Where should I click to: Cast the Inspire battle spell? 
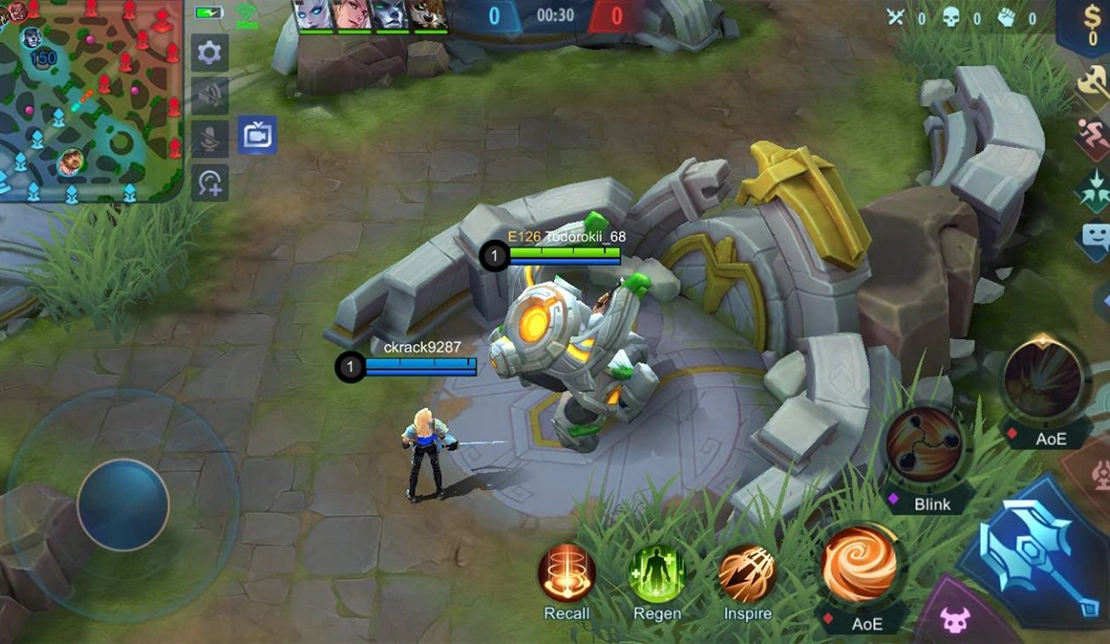[747, 575]
